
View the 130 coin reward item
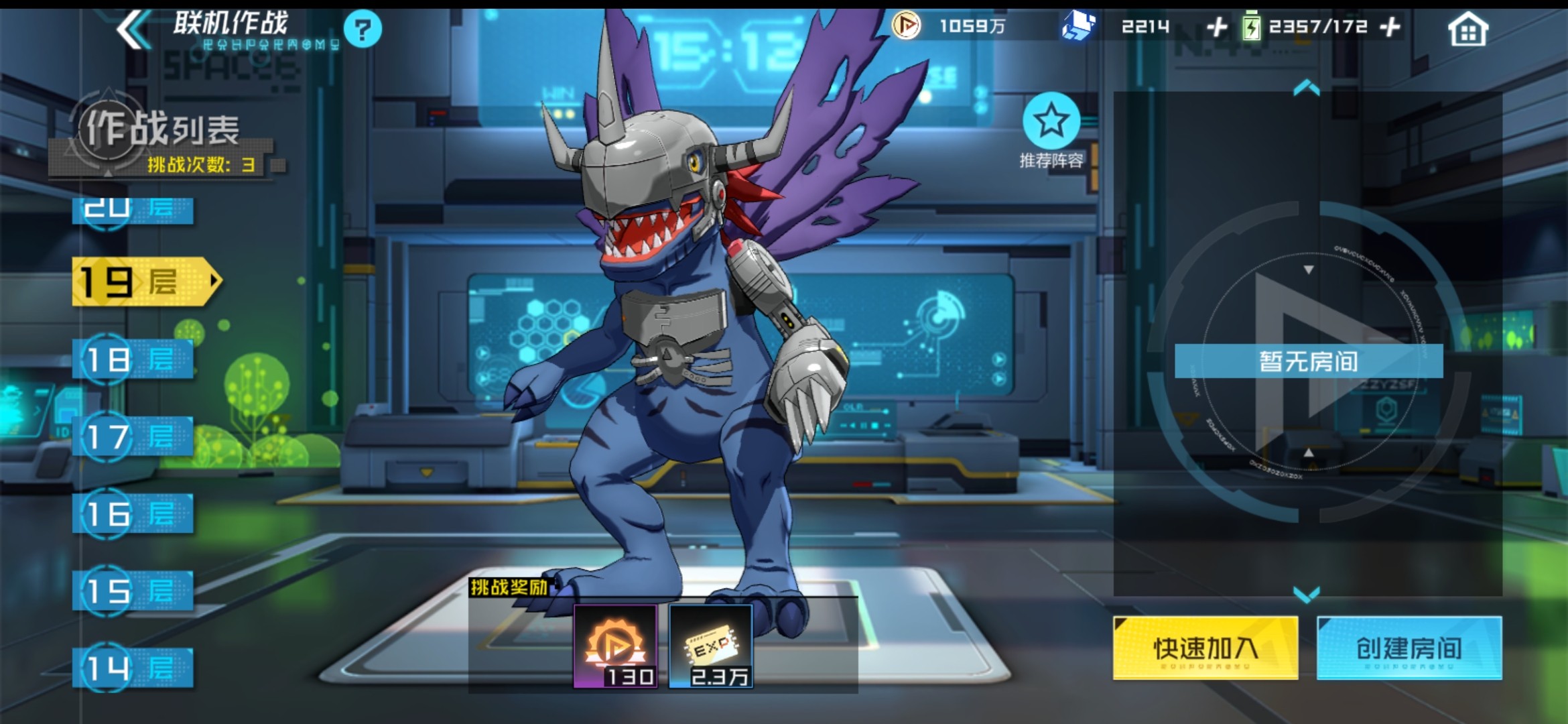coord(615,646)
